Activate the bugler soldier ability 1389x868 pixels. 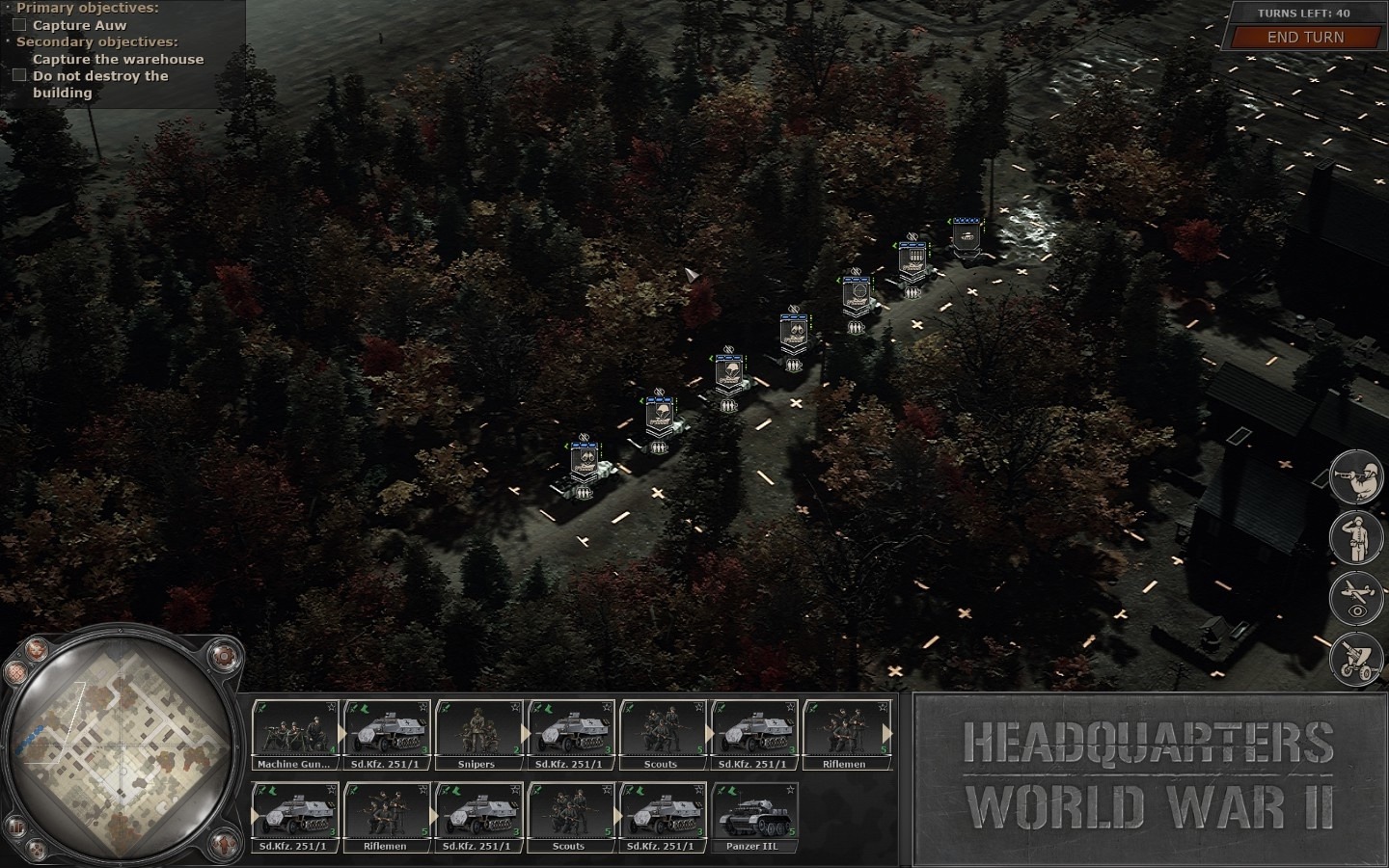[x=1356, y=476]
